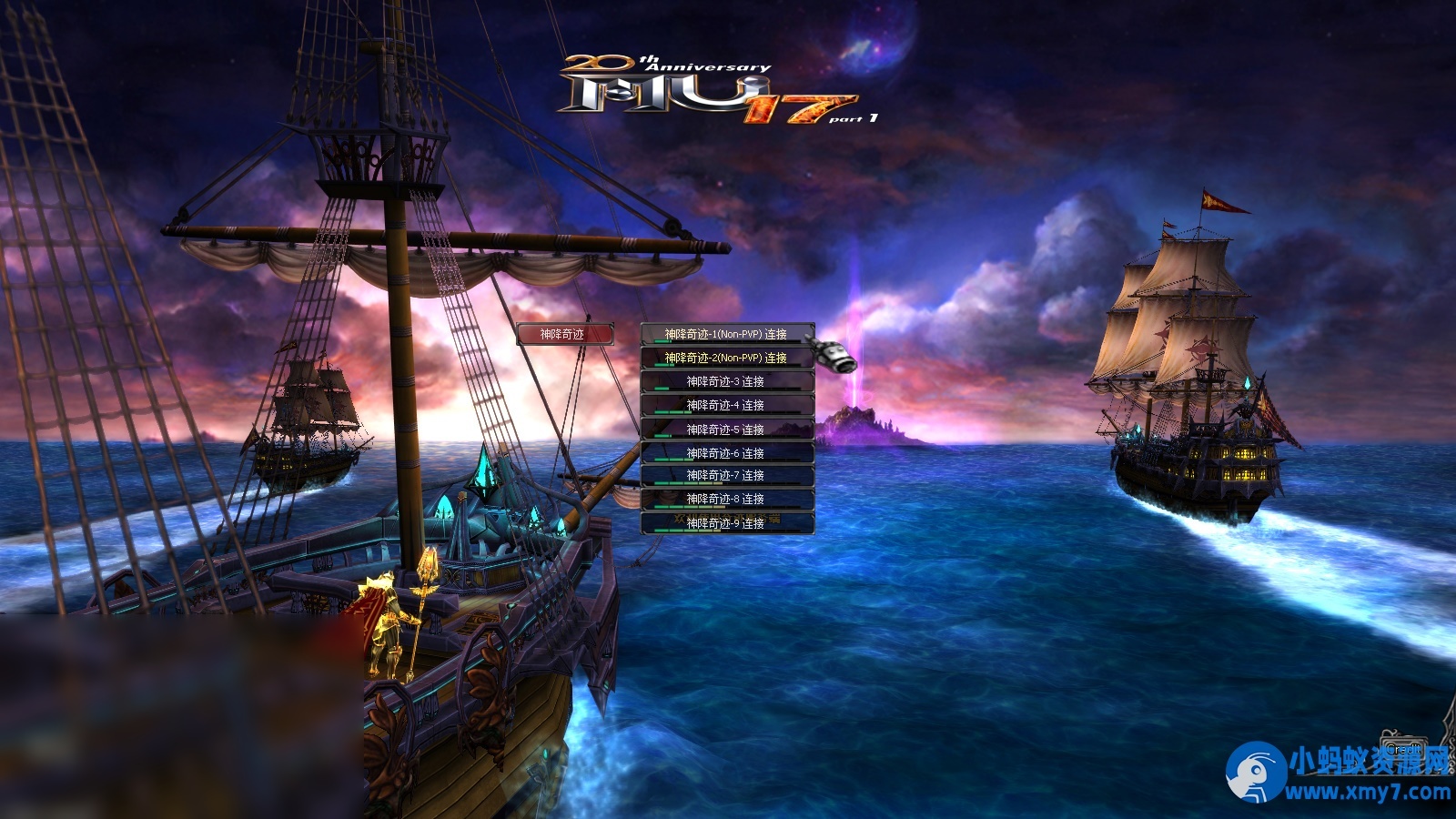Pick the 神降奇迹-4 server entry
1456x819 pixels.
726,406
